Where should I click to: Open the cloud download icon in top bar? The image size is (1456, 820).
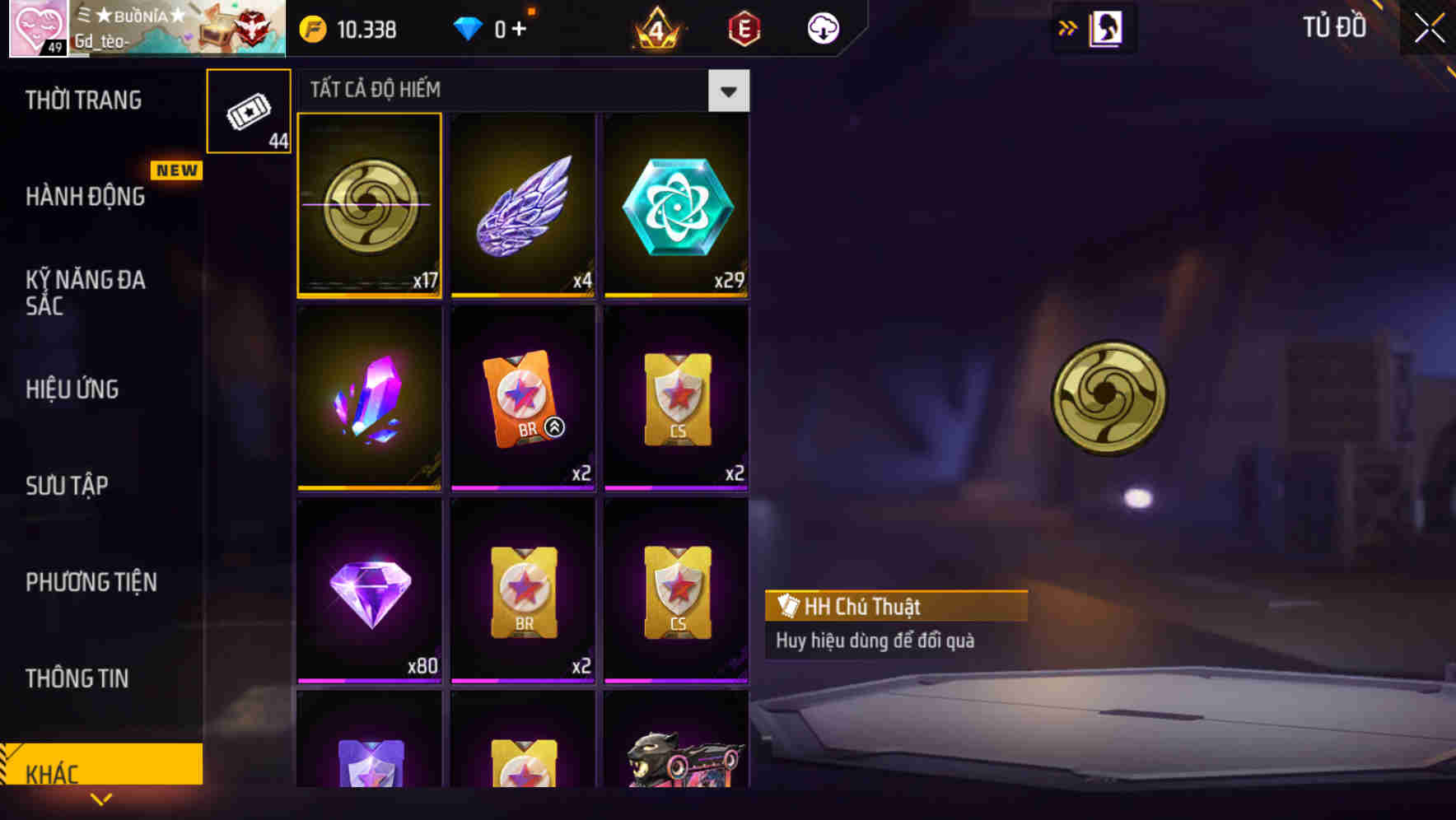821,27
